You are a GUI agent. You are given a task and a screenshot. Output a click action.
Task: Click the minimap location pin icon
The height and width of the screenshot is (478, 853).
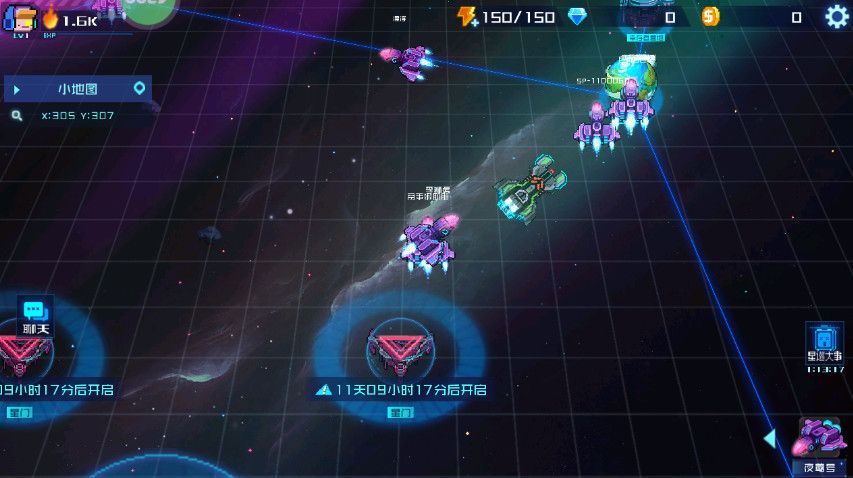(140, 89)
